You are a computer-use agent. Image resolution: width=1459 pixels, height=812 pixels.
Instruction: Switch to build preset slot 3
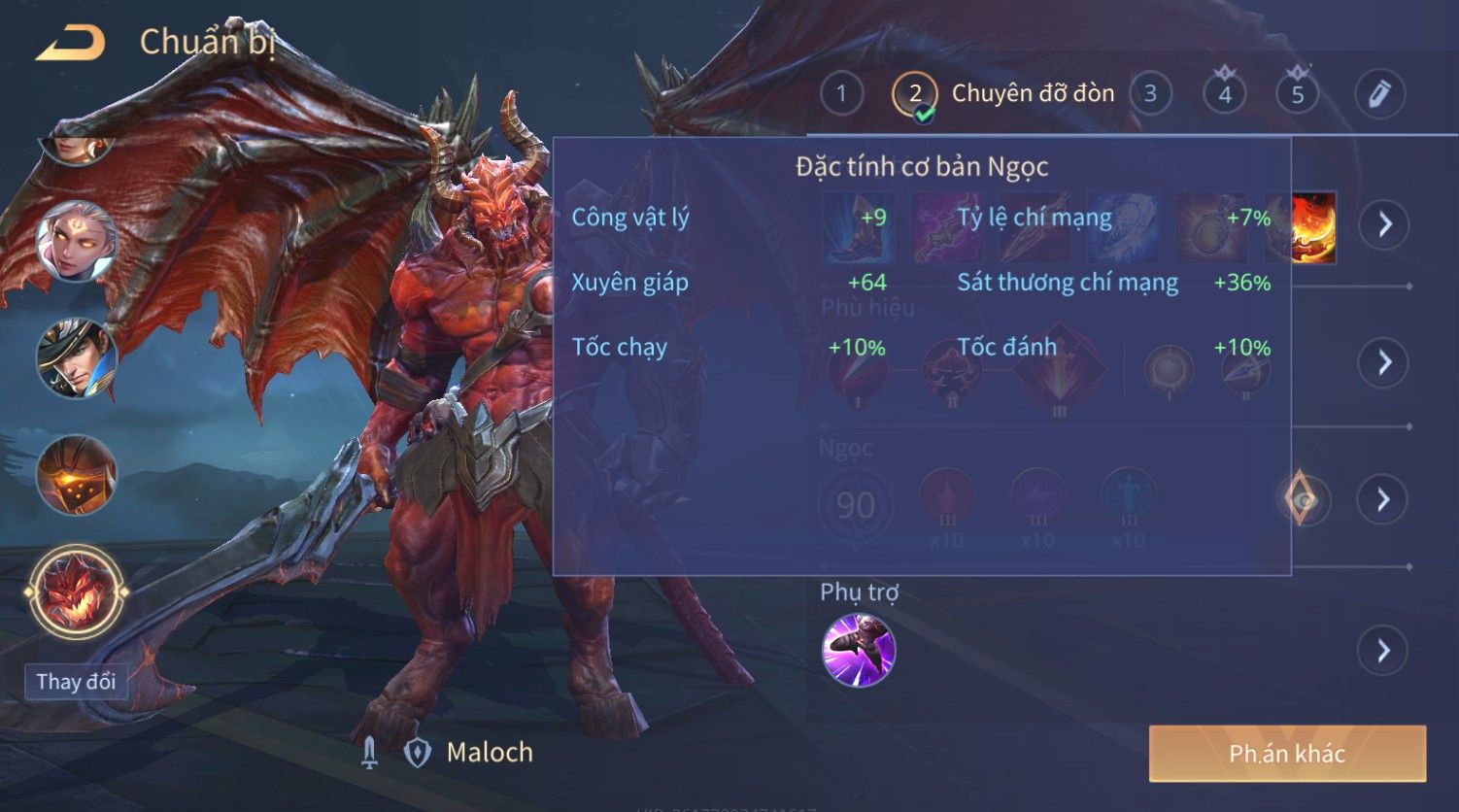pos(1150,94)
